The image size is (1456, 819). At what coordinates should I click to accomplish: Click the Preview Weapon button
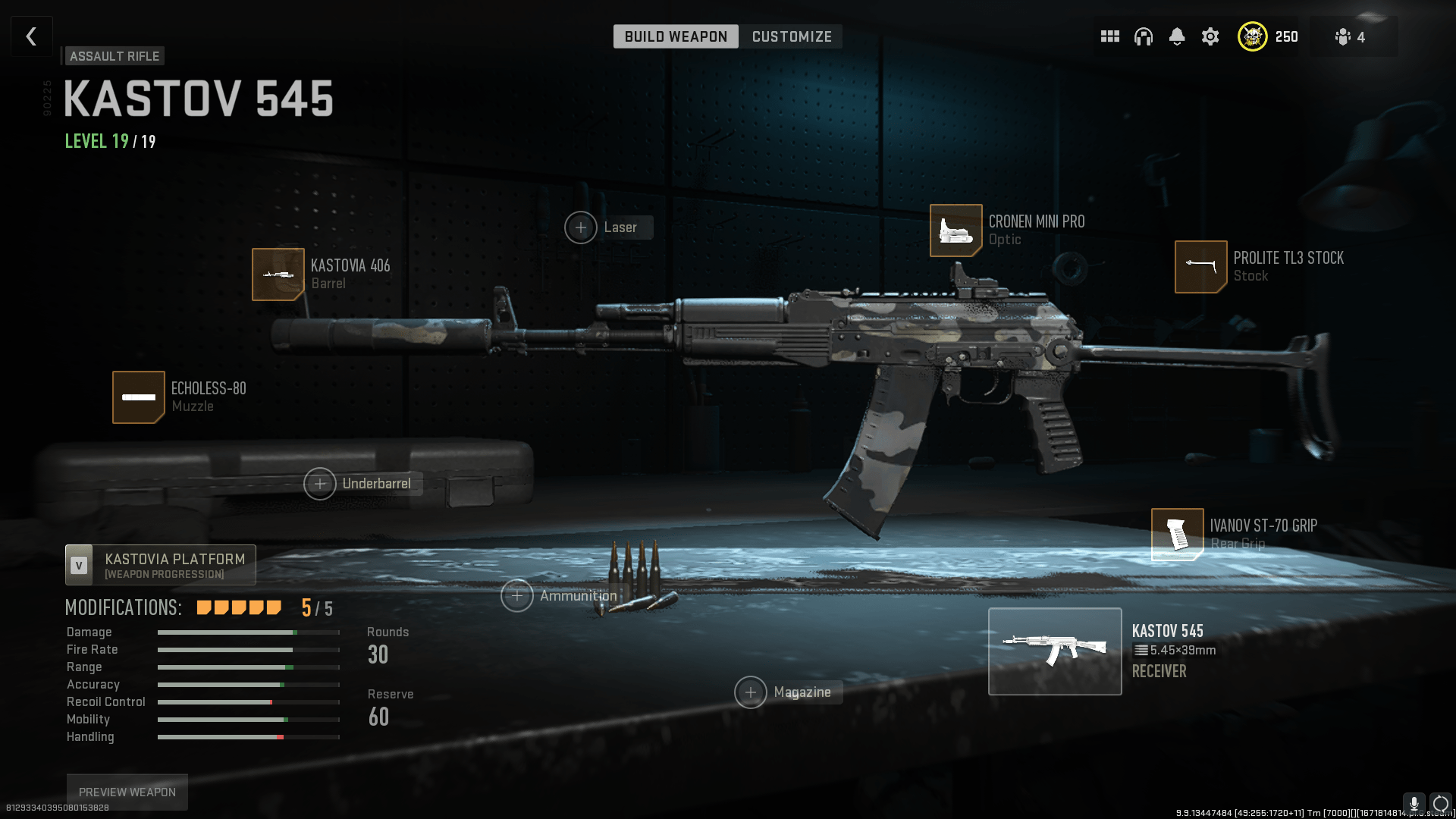(x=126, y=791)
